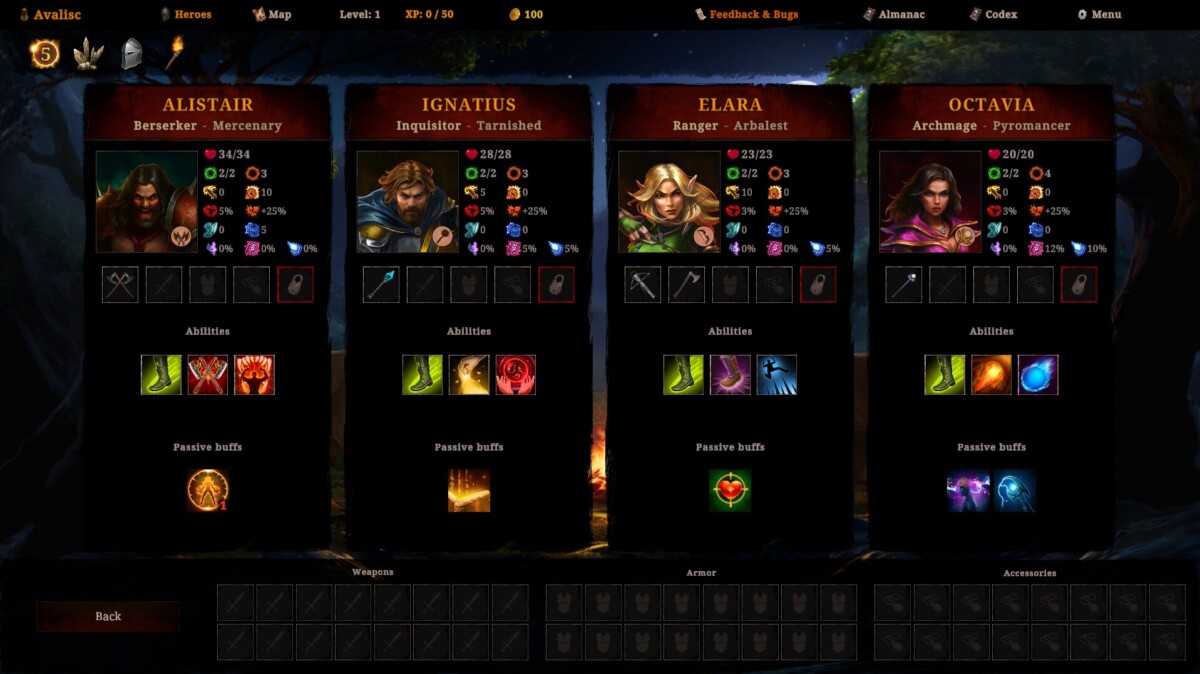Image resolution: width=1200 pixels, height=674 pixels.
Task: Open the Codex
Action: click(x=993, y=15)
